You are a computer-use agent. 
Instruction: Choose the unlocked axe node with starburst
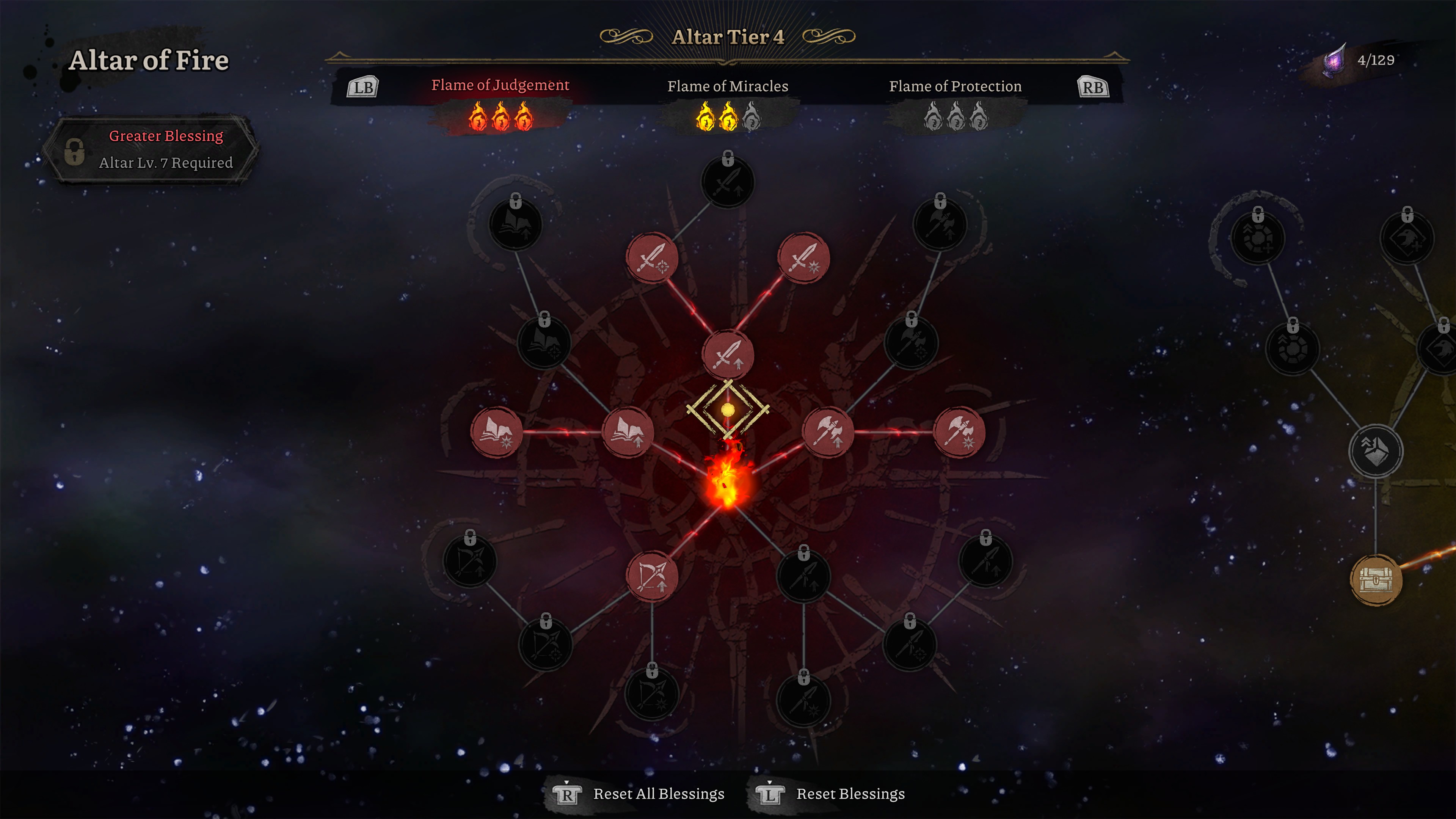click(959, 432)
